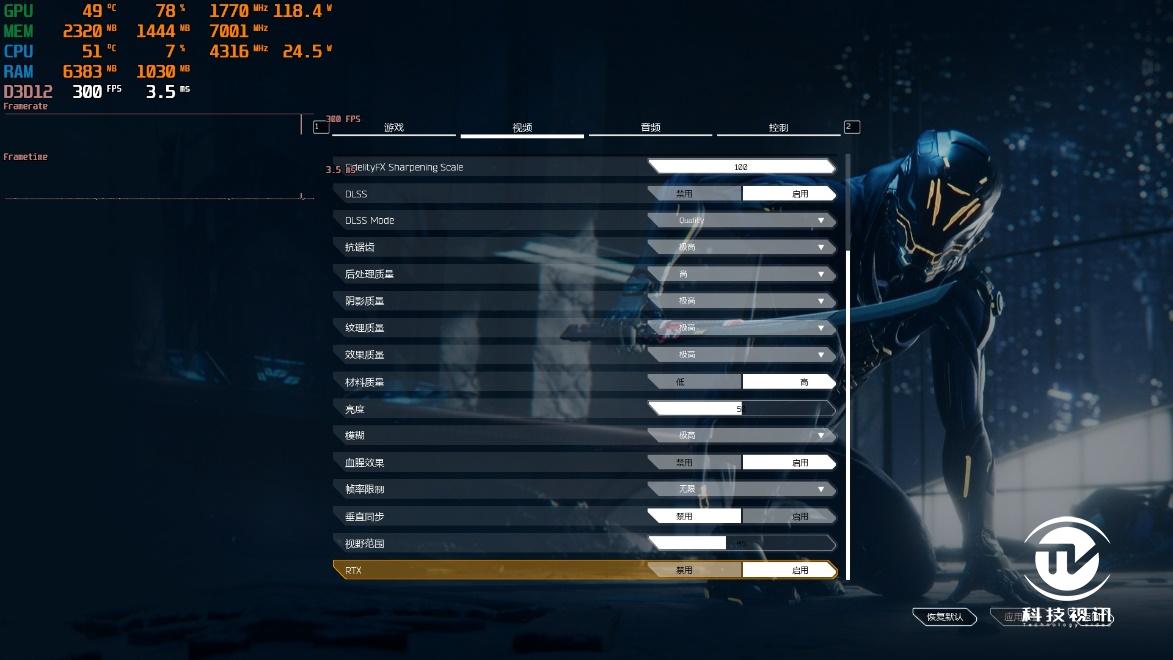The width and height of the screenshot is (1173, 660).
Task: Change the 阴影质量 shadow quality dropdown
Action: 741,301
